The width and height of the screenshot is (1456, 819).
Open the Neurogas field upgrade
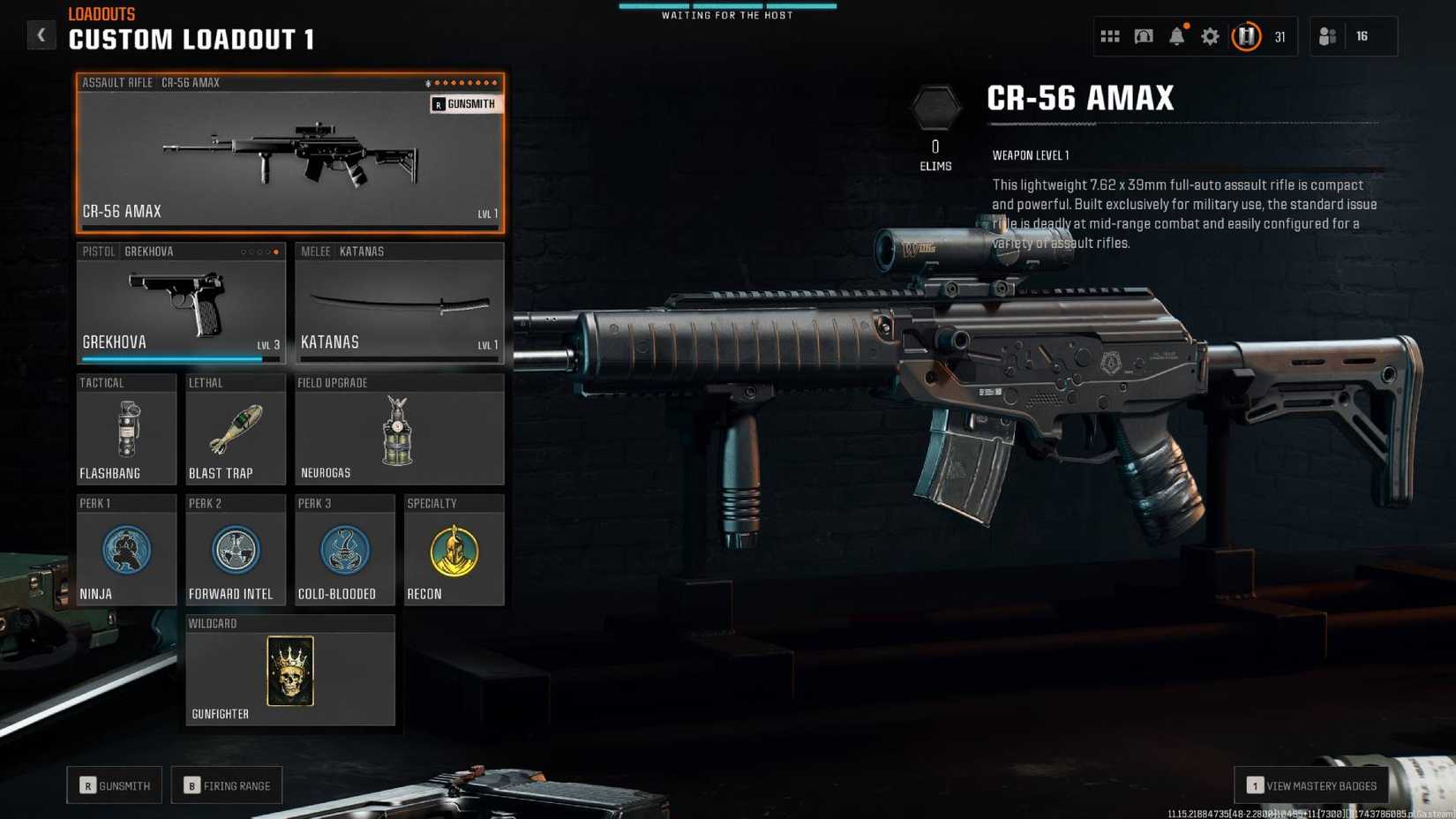point(399,431)
